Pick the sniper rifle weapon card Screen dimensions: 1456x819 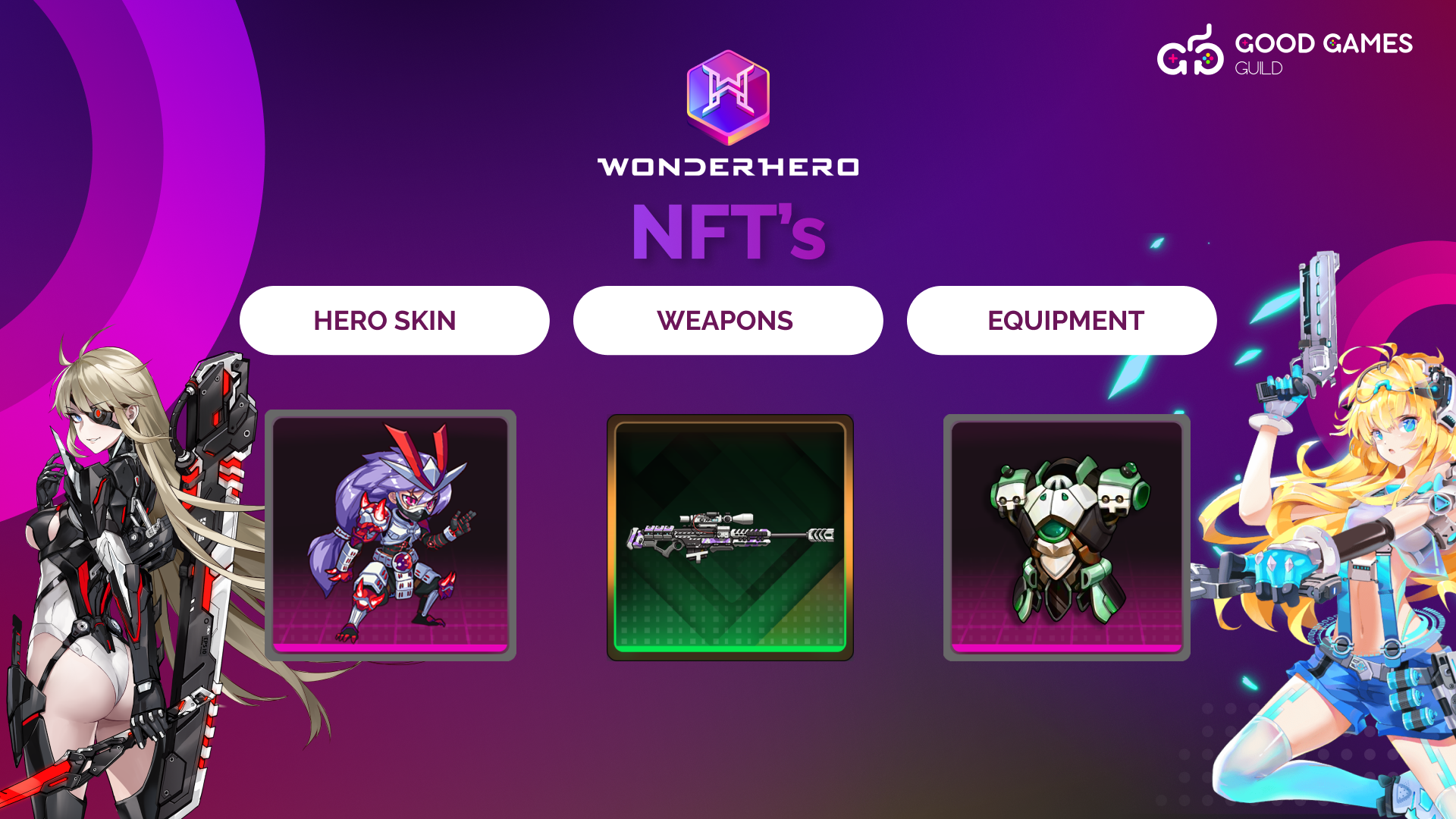(x=730, y=537)
